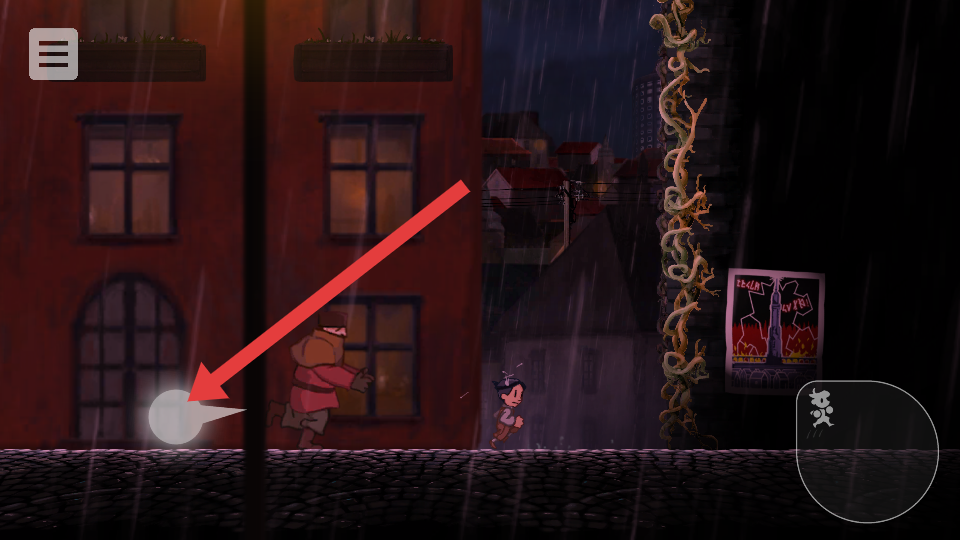Open the hamburger pause menu
The height and width of the screenshot is (540, 960).
[53, 54]
